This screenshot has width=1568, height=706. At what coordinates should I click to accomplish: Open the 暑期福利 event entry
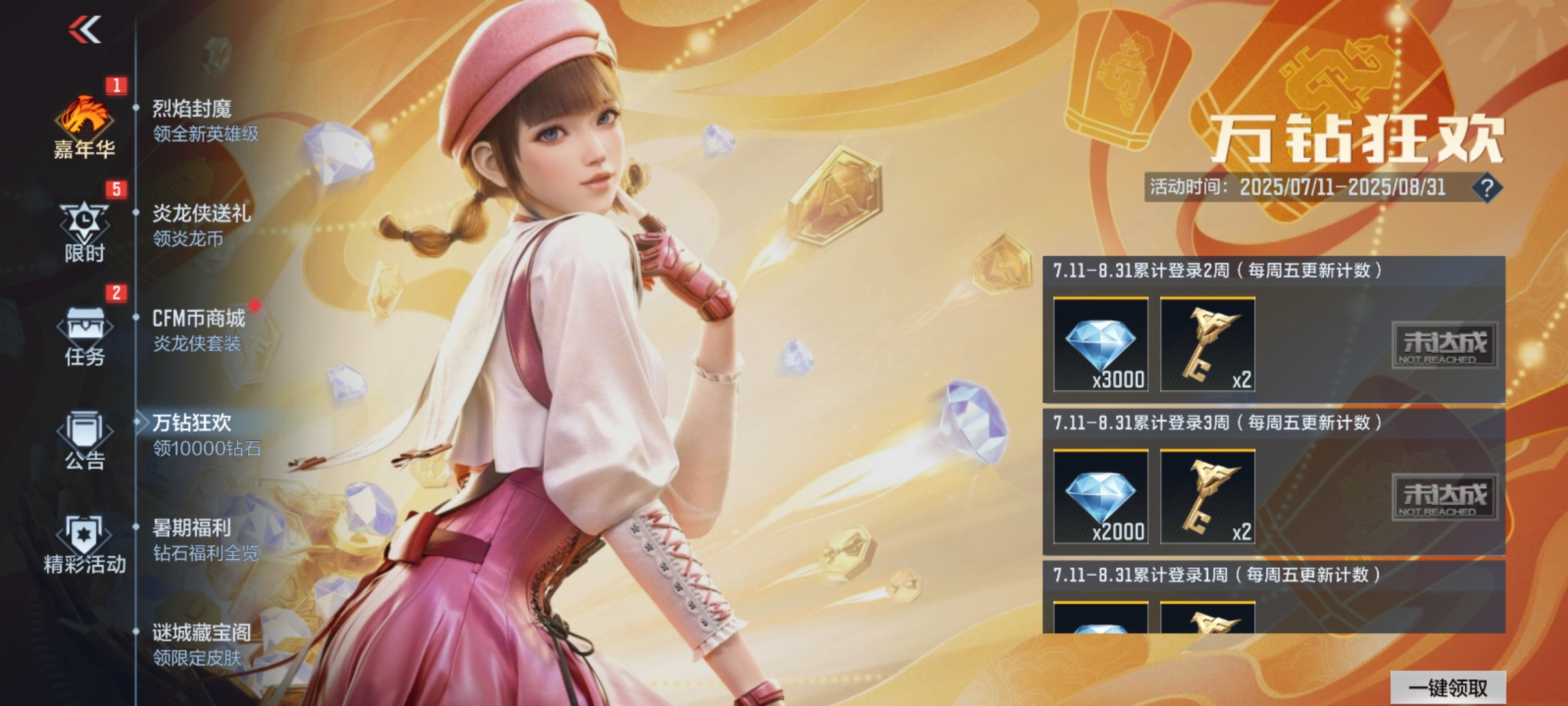pos(205,540)
